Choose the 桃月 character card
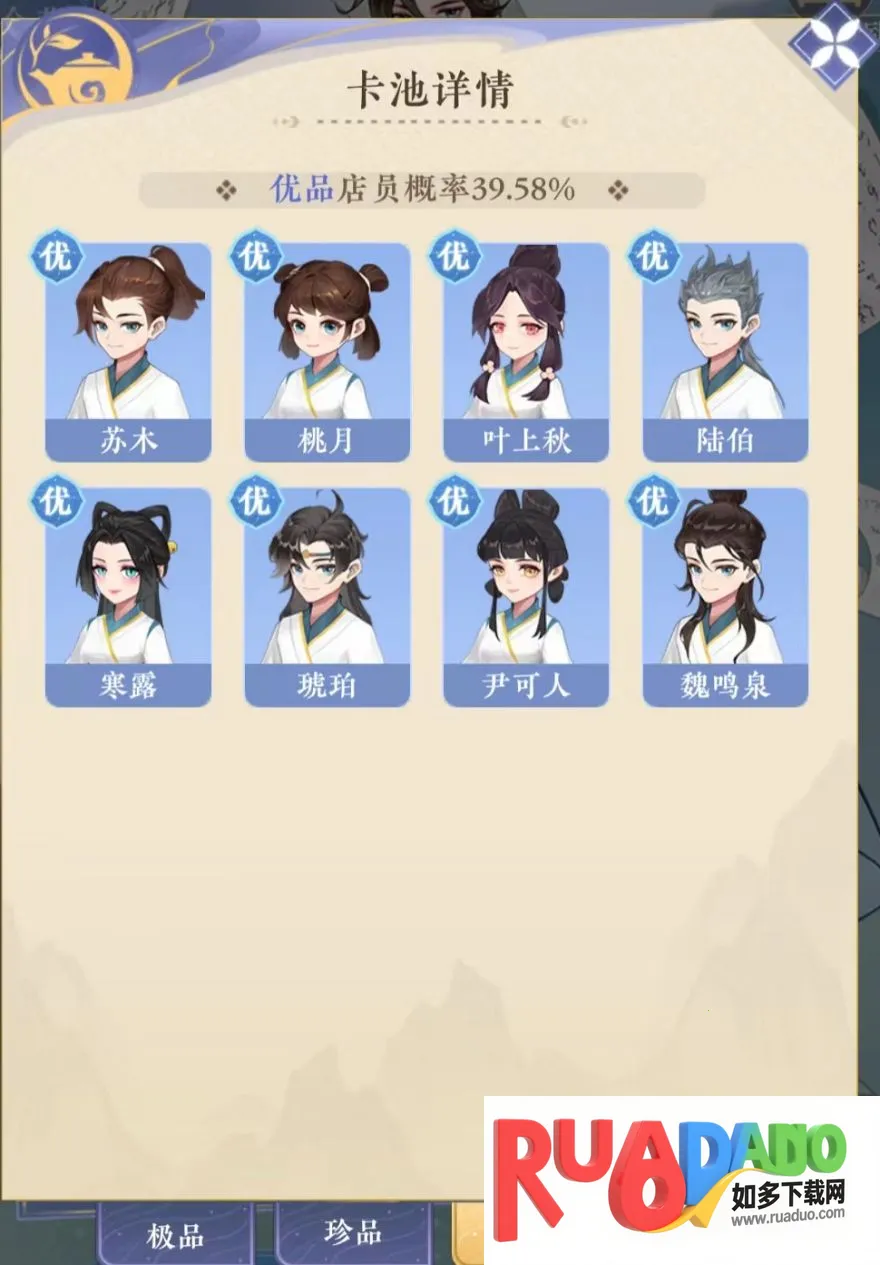880x1265 pixels. click(x=327, y=352)
